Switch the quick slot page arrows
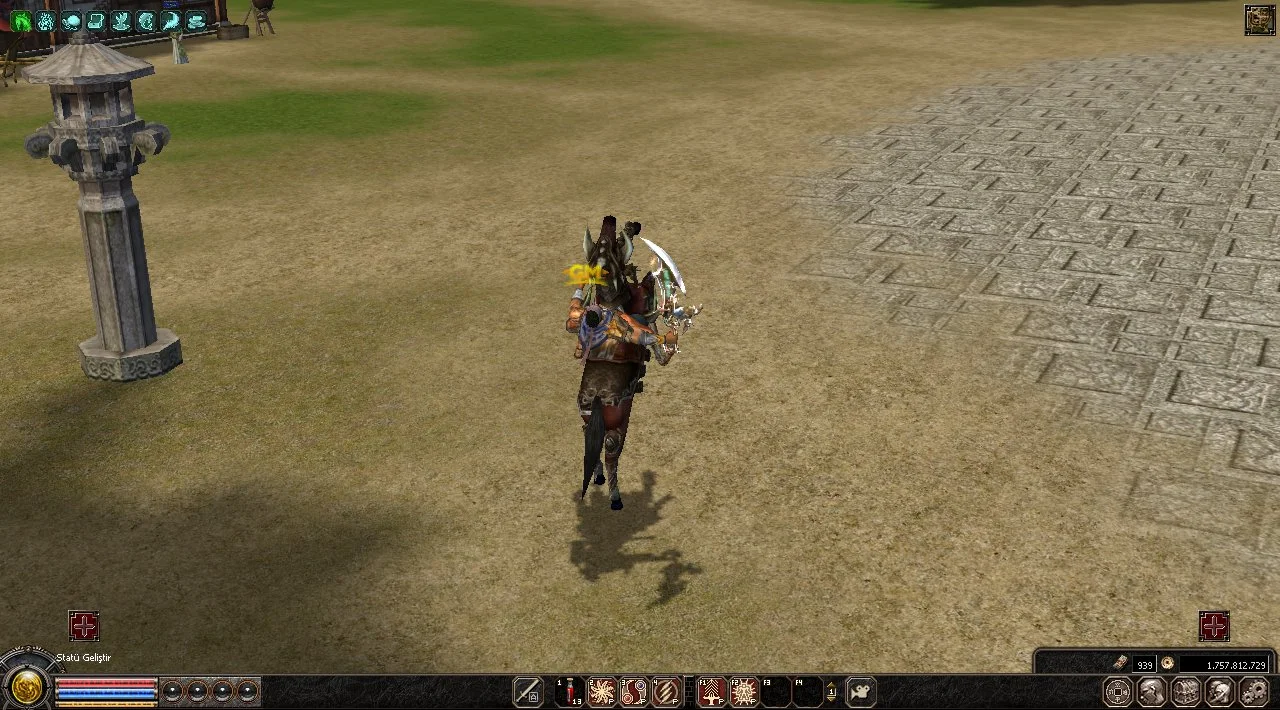The width and height of the screenshot is (1280, 710). tap(831, 691)
